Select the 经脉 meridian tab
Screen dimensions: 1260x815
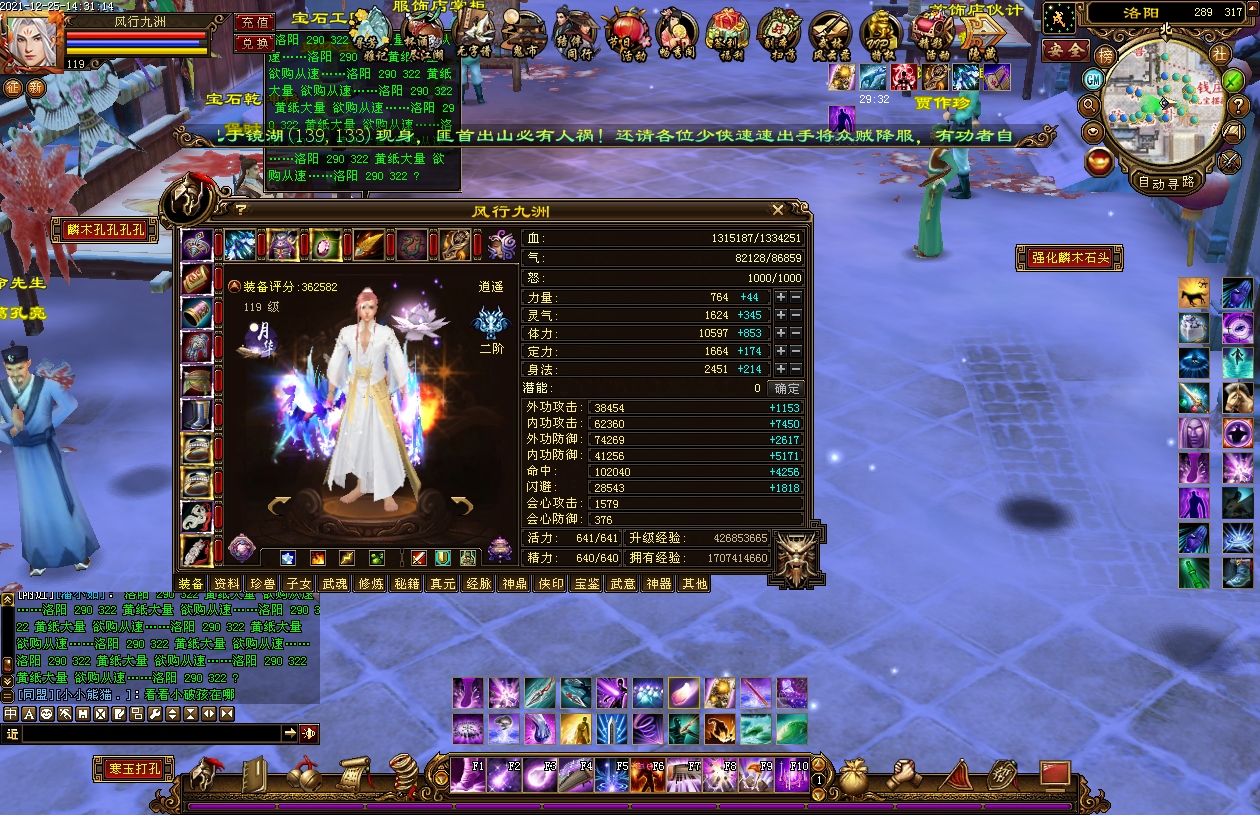478,584
